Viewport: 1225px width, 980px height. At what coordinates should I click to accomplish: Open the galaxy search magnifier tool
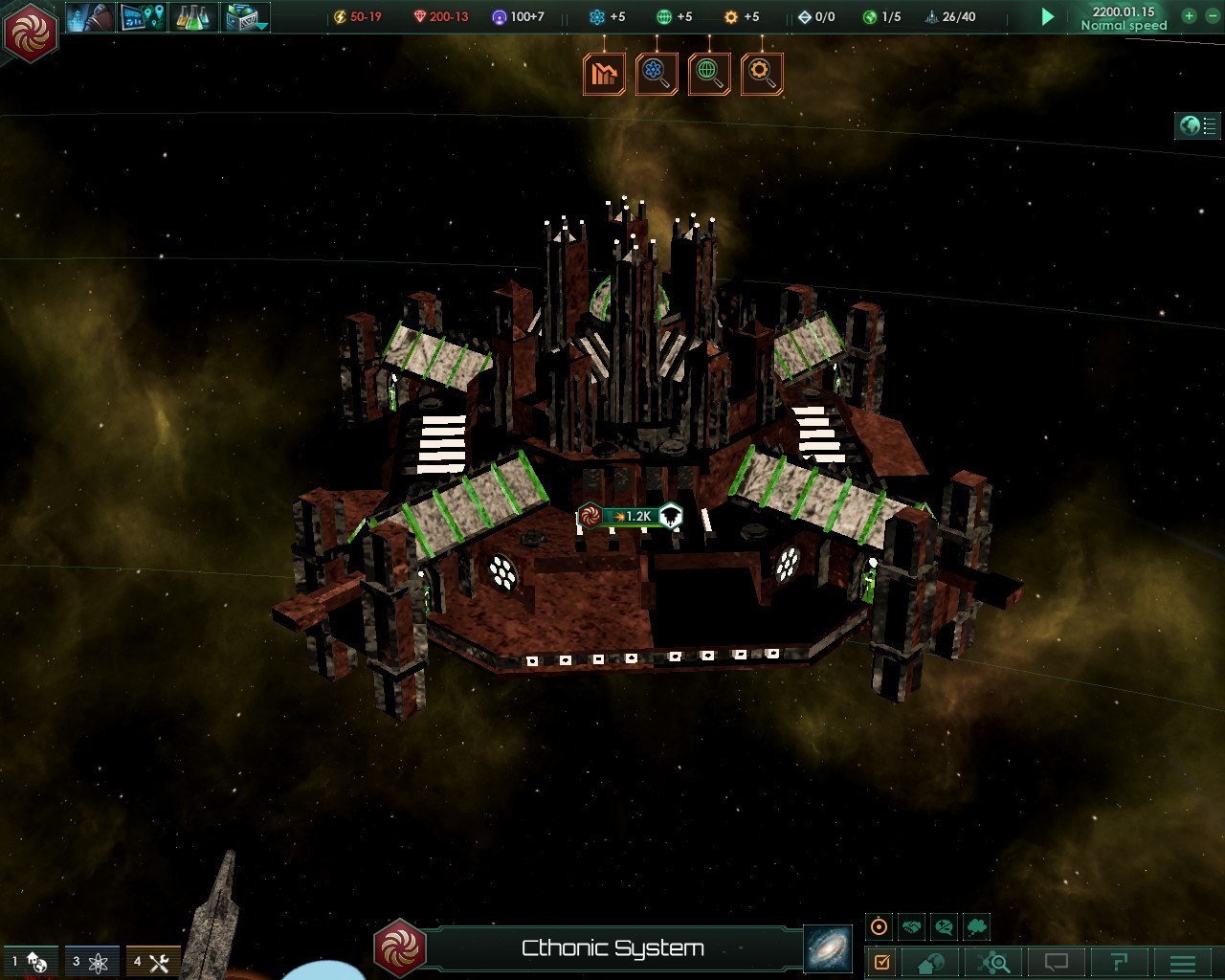pyautogui.click(x=995, y=963)
